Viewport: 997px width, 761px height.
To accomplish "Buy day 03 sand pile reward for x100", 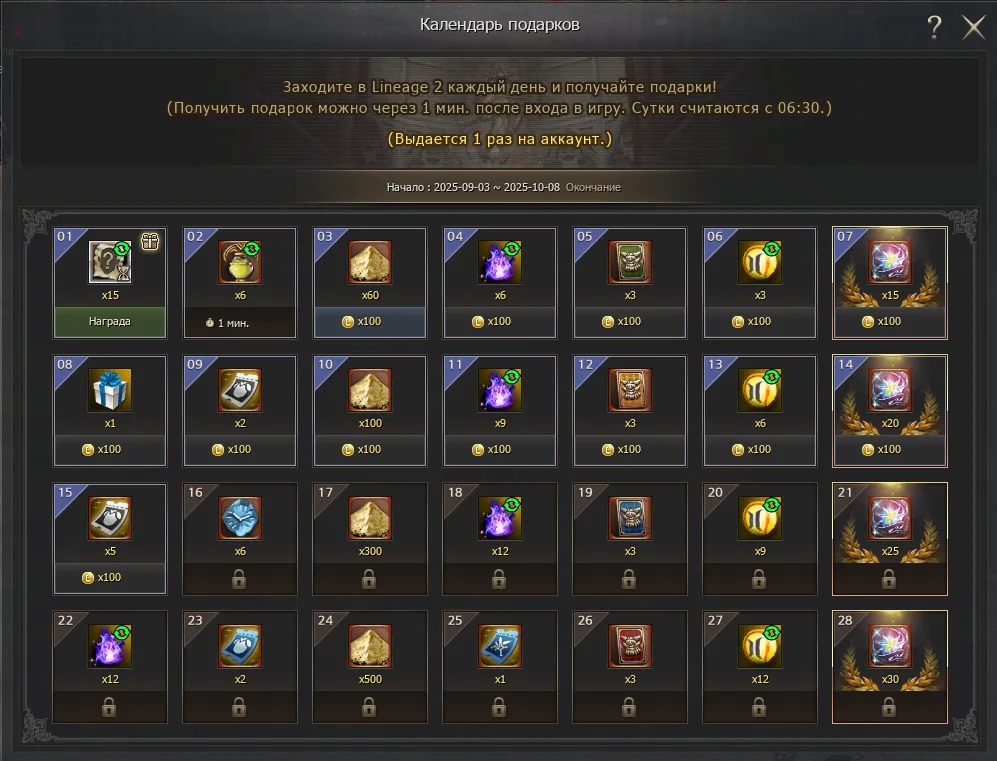I will click(x=370, y=322).
